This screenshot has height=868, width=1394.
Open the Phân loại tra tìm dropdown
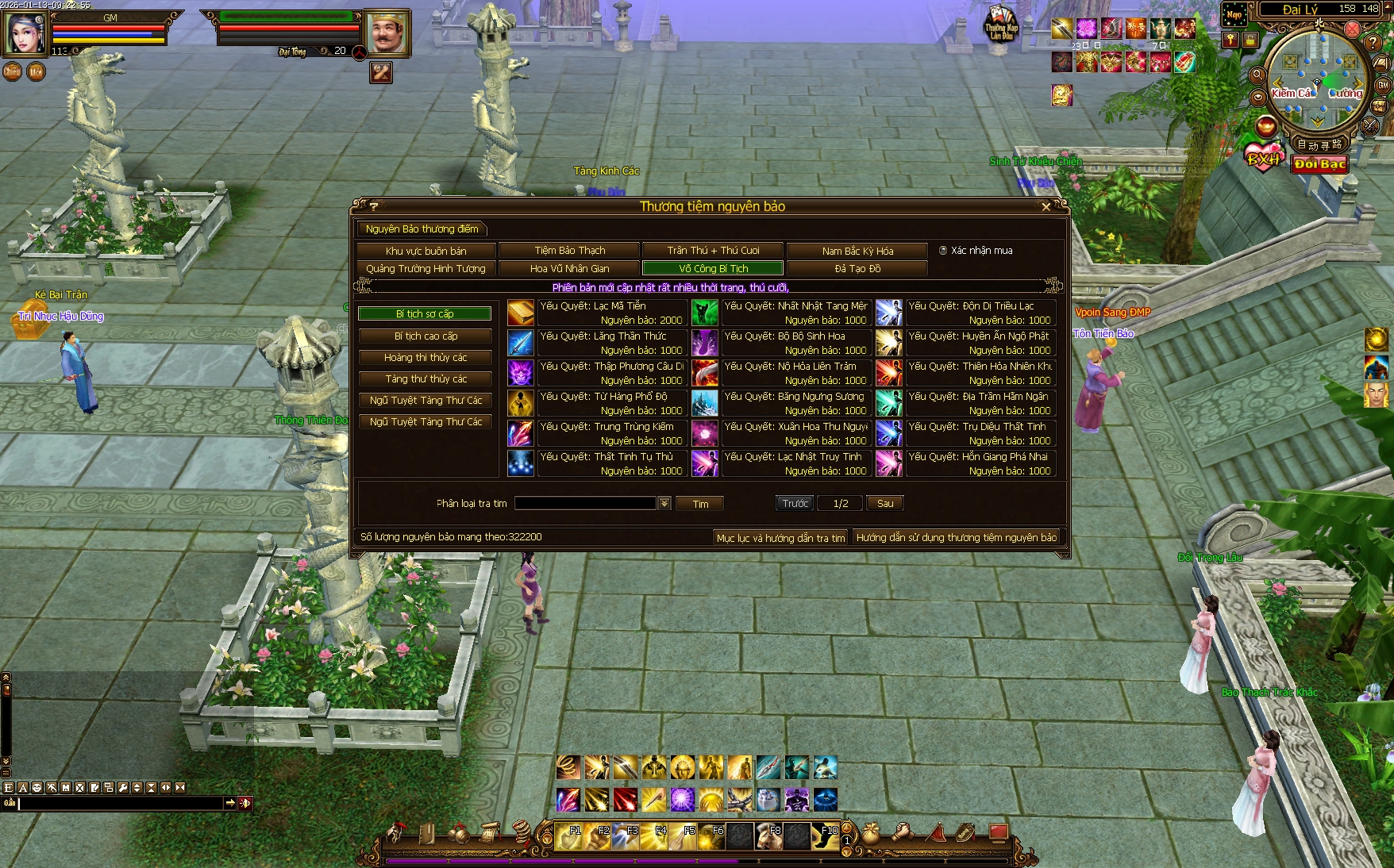(664, 503)
